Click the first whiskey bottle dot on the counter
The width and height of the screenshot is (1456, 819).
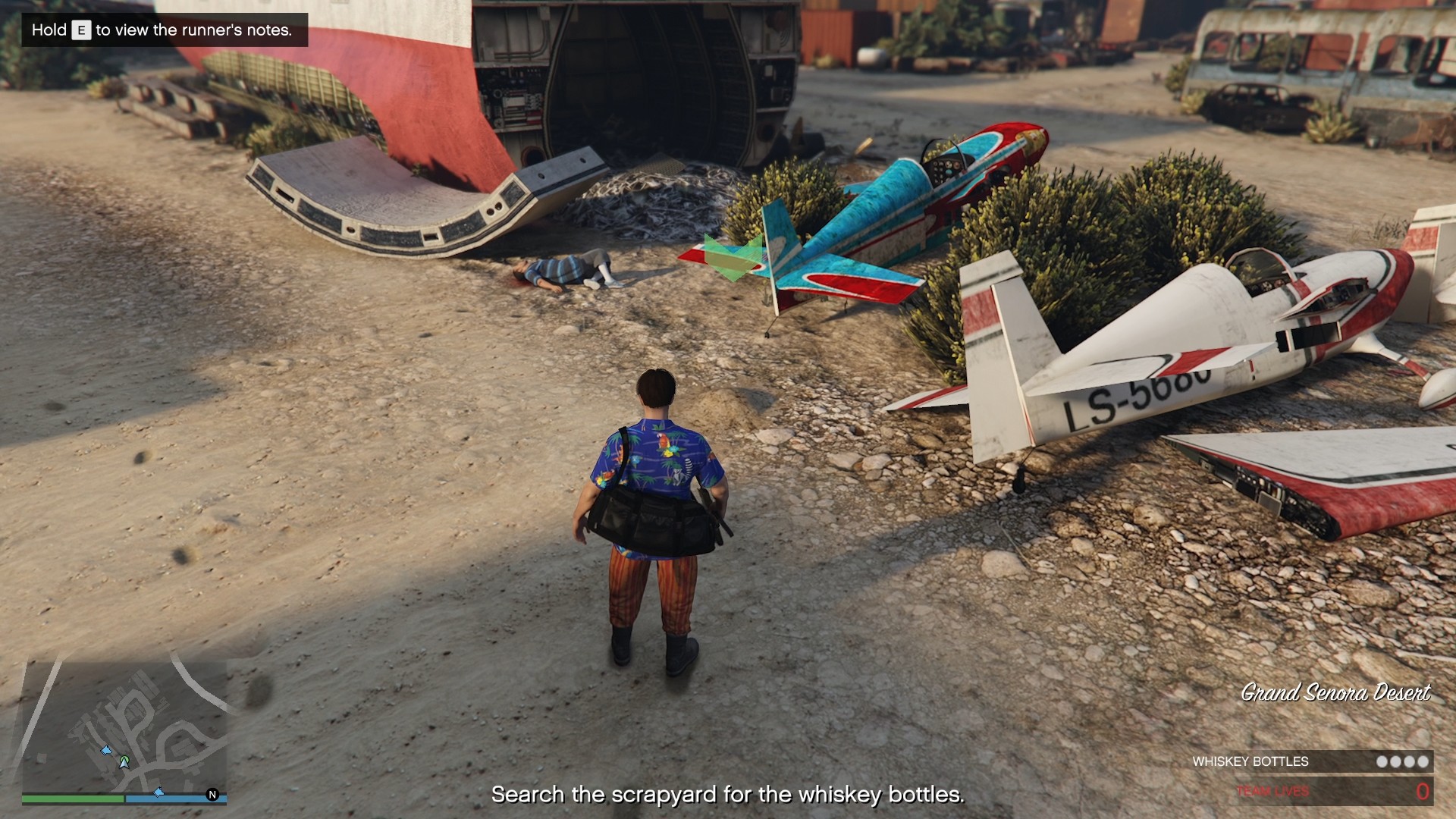(1381, 761)
